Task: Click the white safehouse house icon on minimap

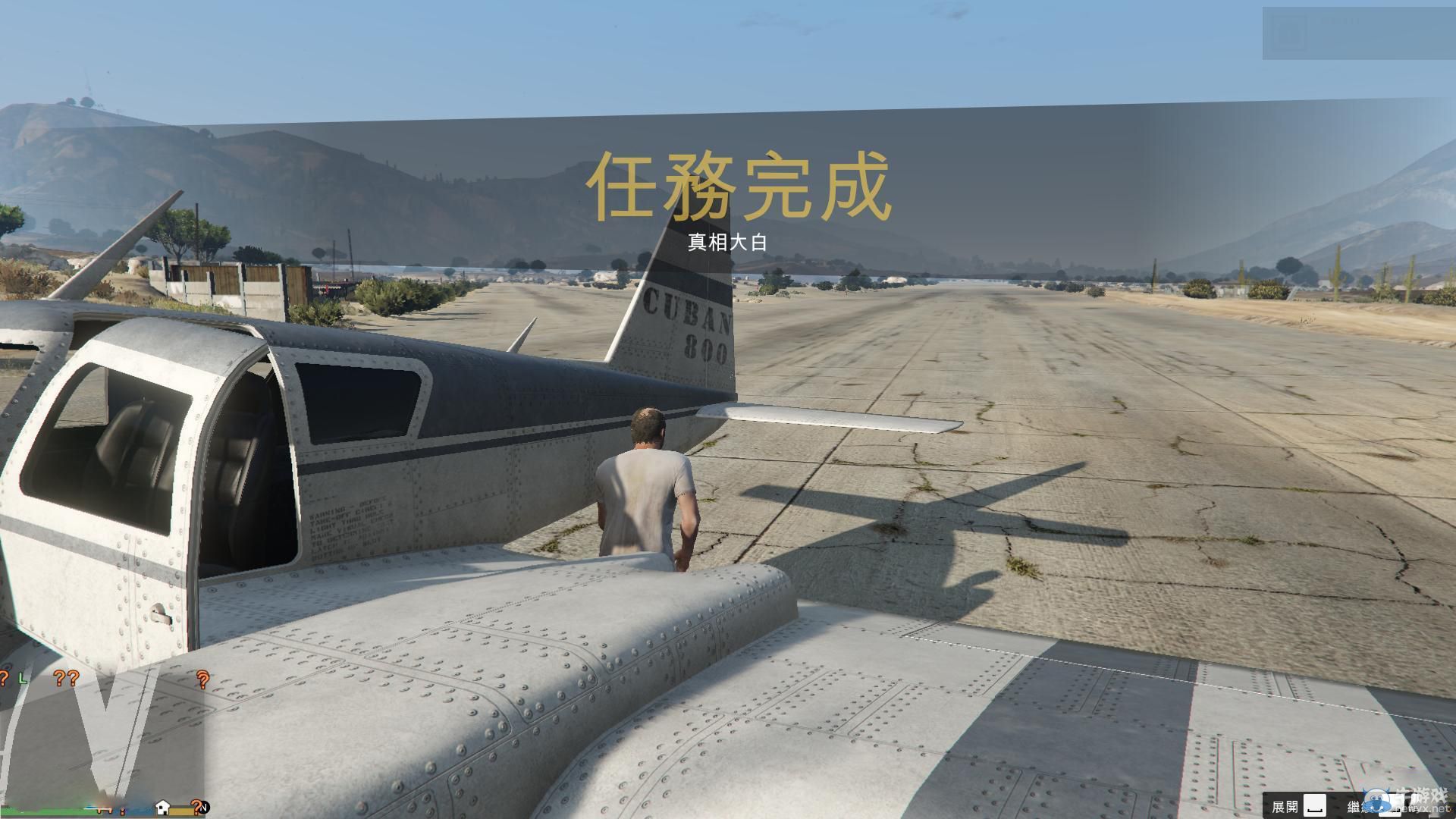Action: point(163,807)
